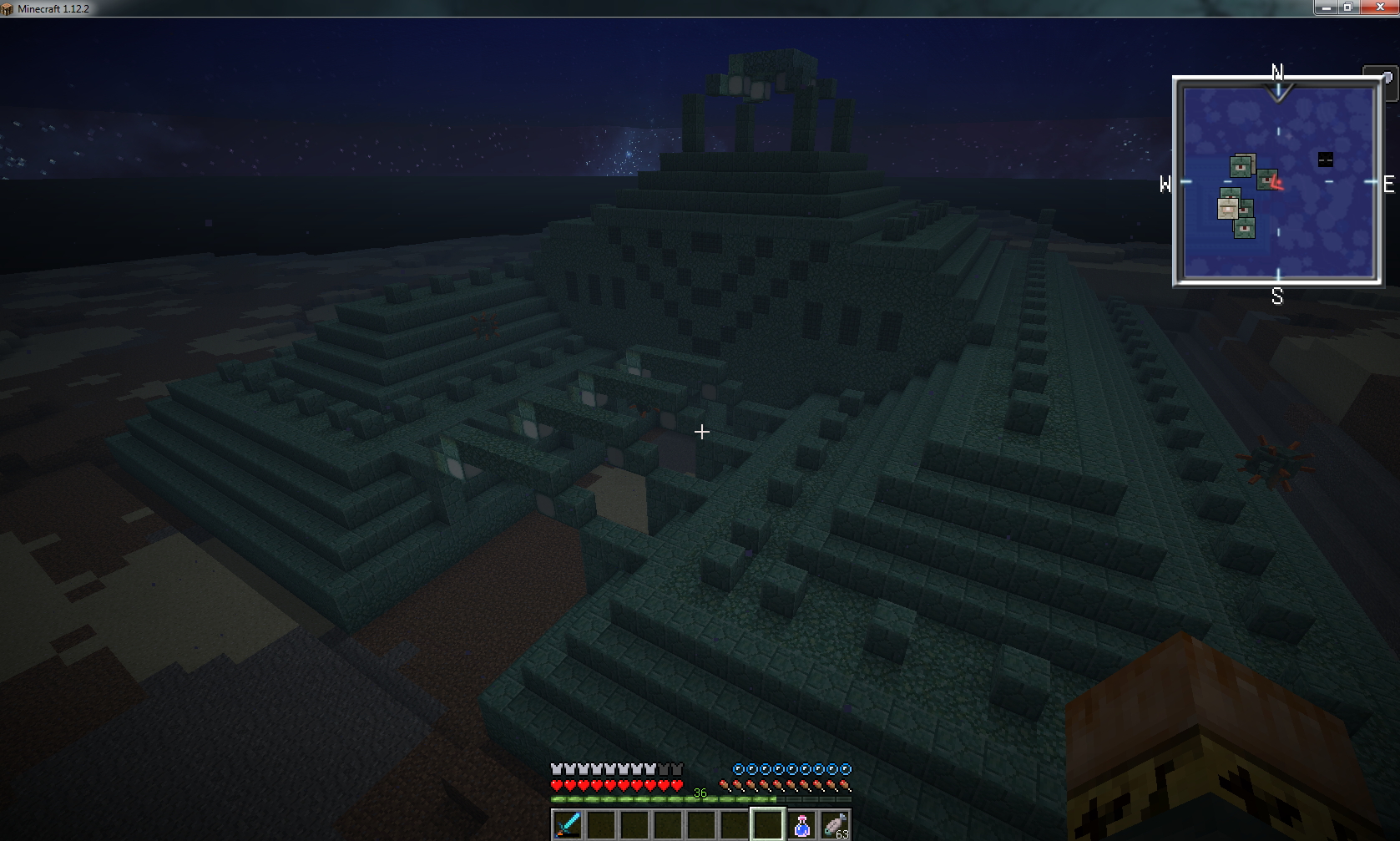This screenshot has width=1400, height=841.
Task: Select the raw fish stack slot
Action: (x=835, y=824)
